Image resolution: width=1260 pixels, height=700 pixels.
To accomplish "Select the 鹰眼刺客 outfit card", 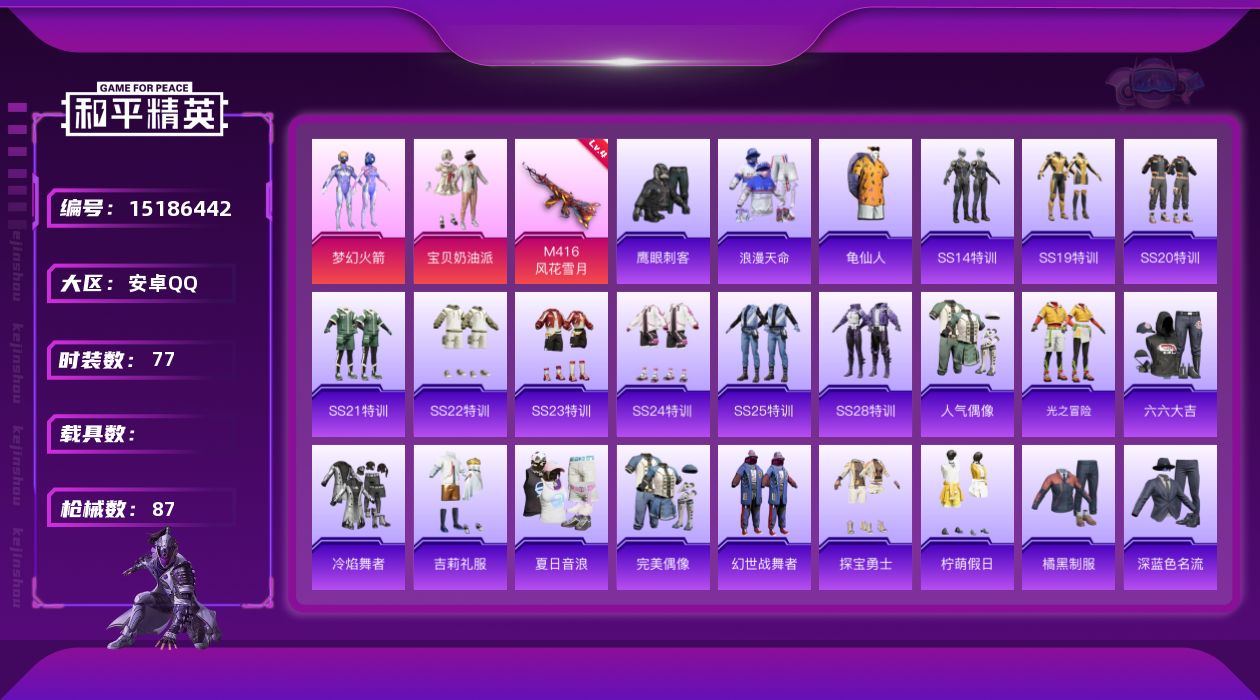I will [x=663, y=210].
